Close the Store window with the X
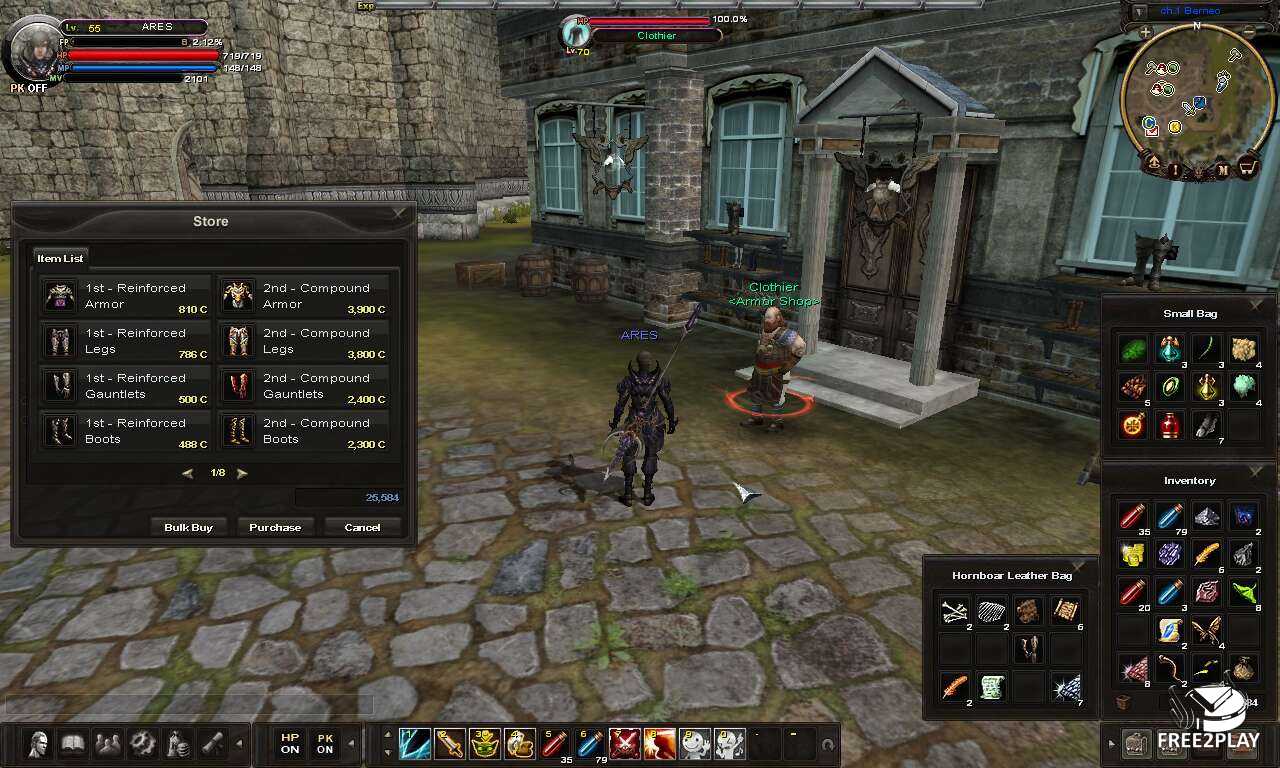 click(400, 213)
